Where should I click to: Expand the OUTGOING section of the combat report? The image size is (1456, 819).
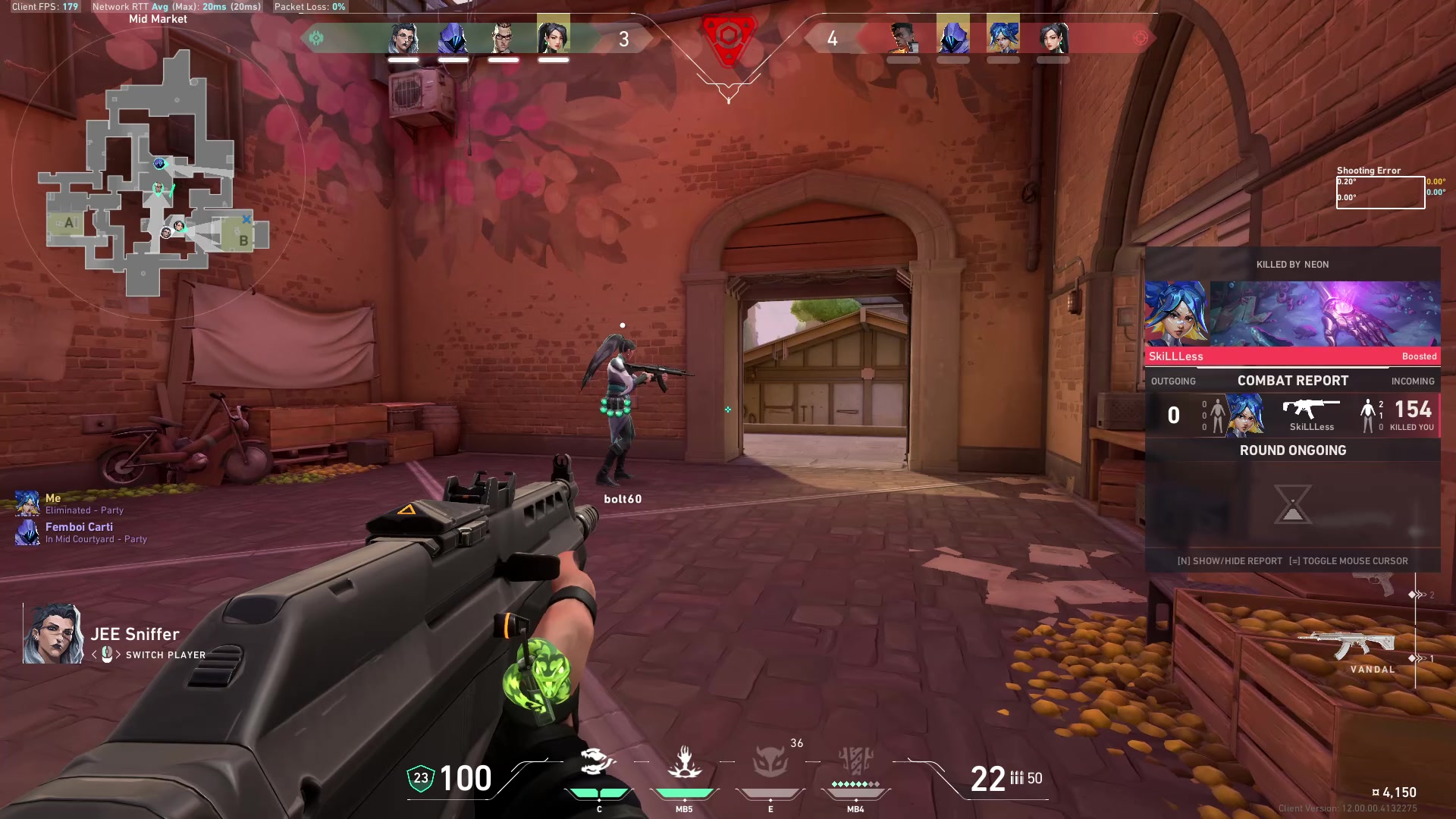tap(1172, 381)
